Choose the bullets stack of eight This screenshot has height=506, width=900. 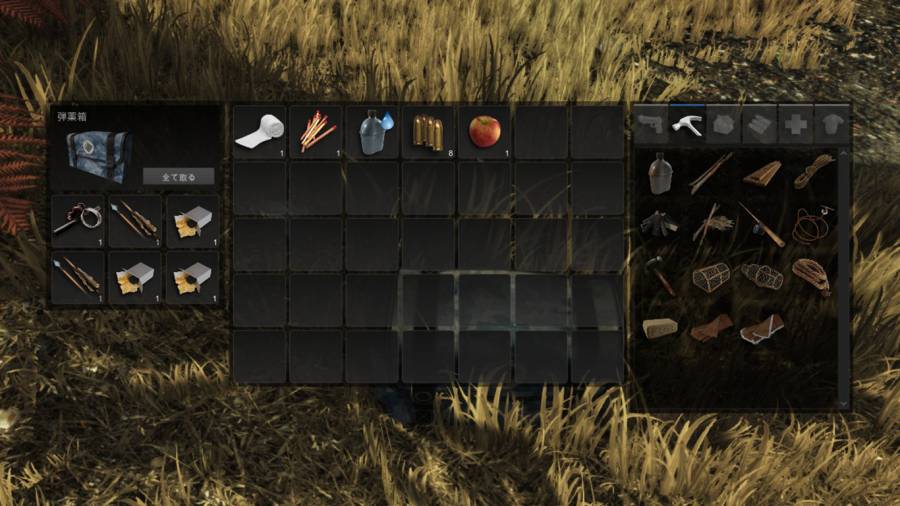pyautogui.click(x=429, y=133)
